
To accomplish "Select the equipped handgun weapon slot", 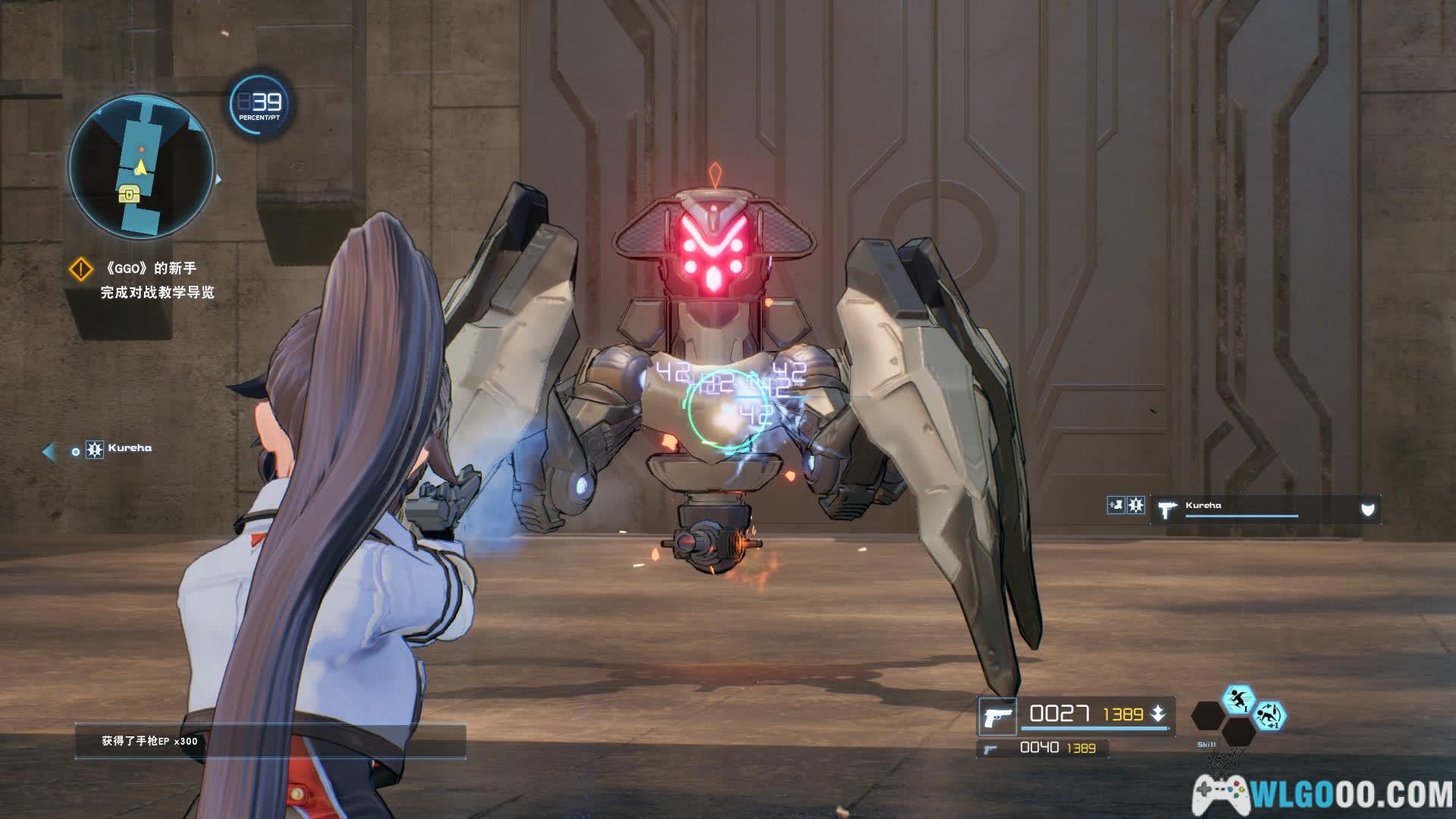I will pos(996,716).
